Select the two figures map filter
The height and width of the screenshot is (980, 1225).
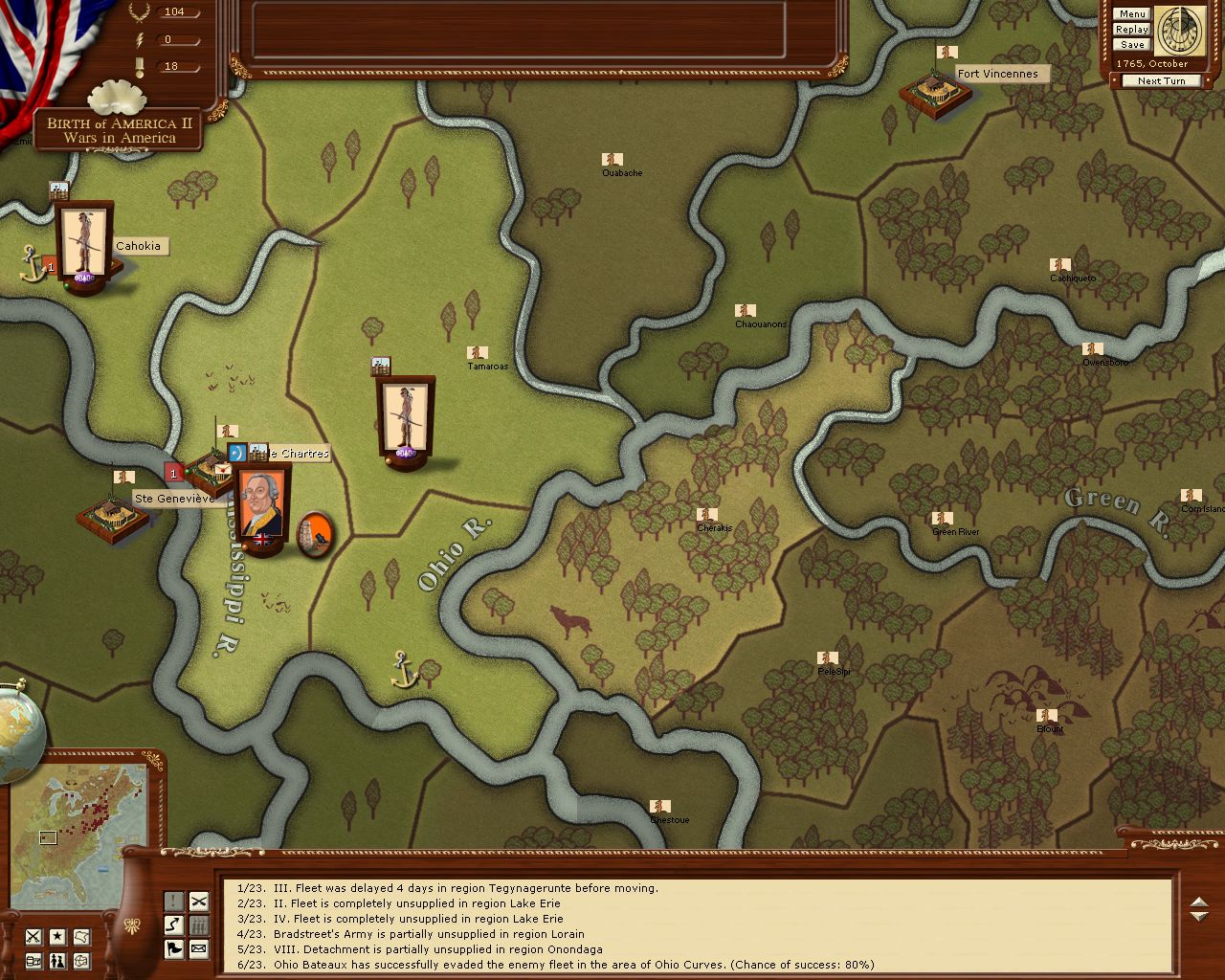click(x=57, y=960)
